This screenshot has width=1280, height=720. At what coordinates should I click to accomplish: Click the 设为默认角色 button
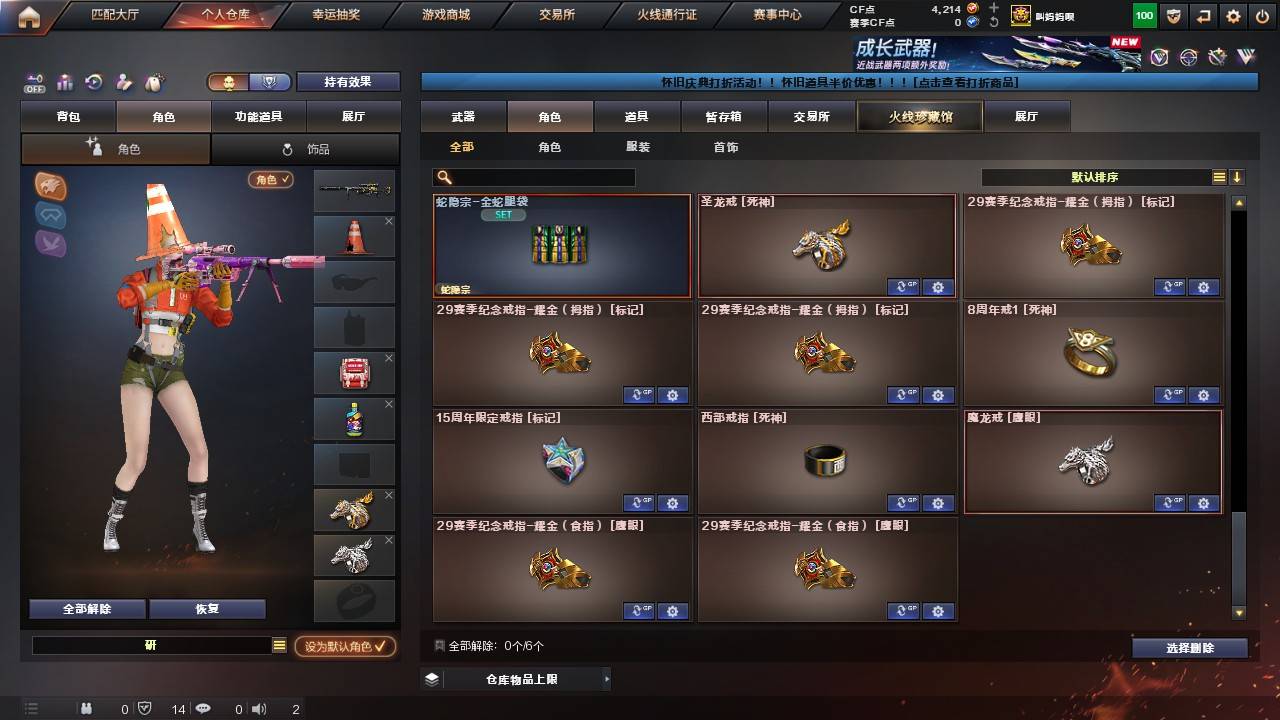(346, 646)
